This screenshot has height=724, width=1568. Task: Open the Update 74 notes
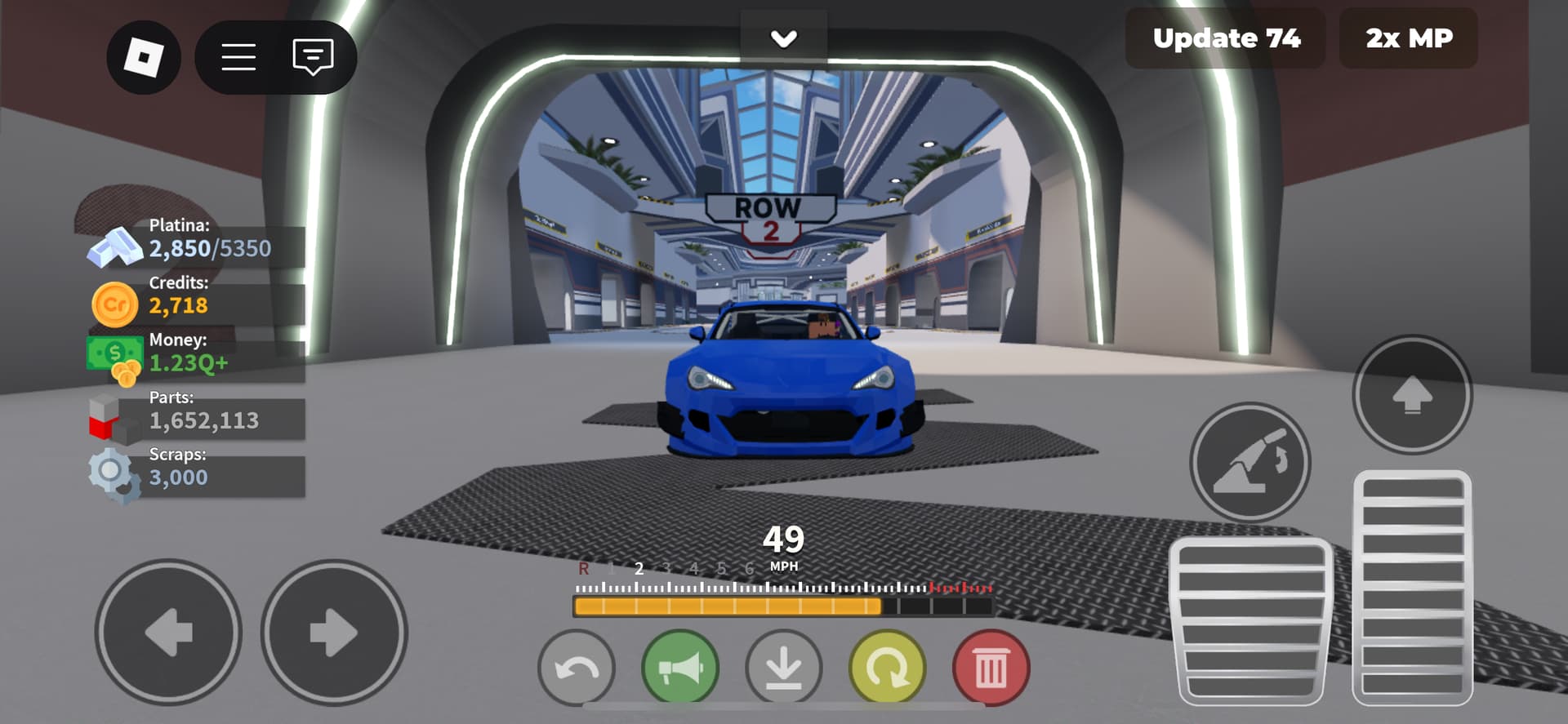(1226, 38)
